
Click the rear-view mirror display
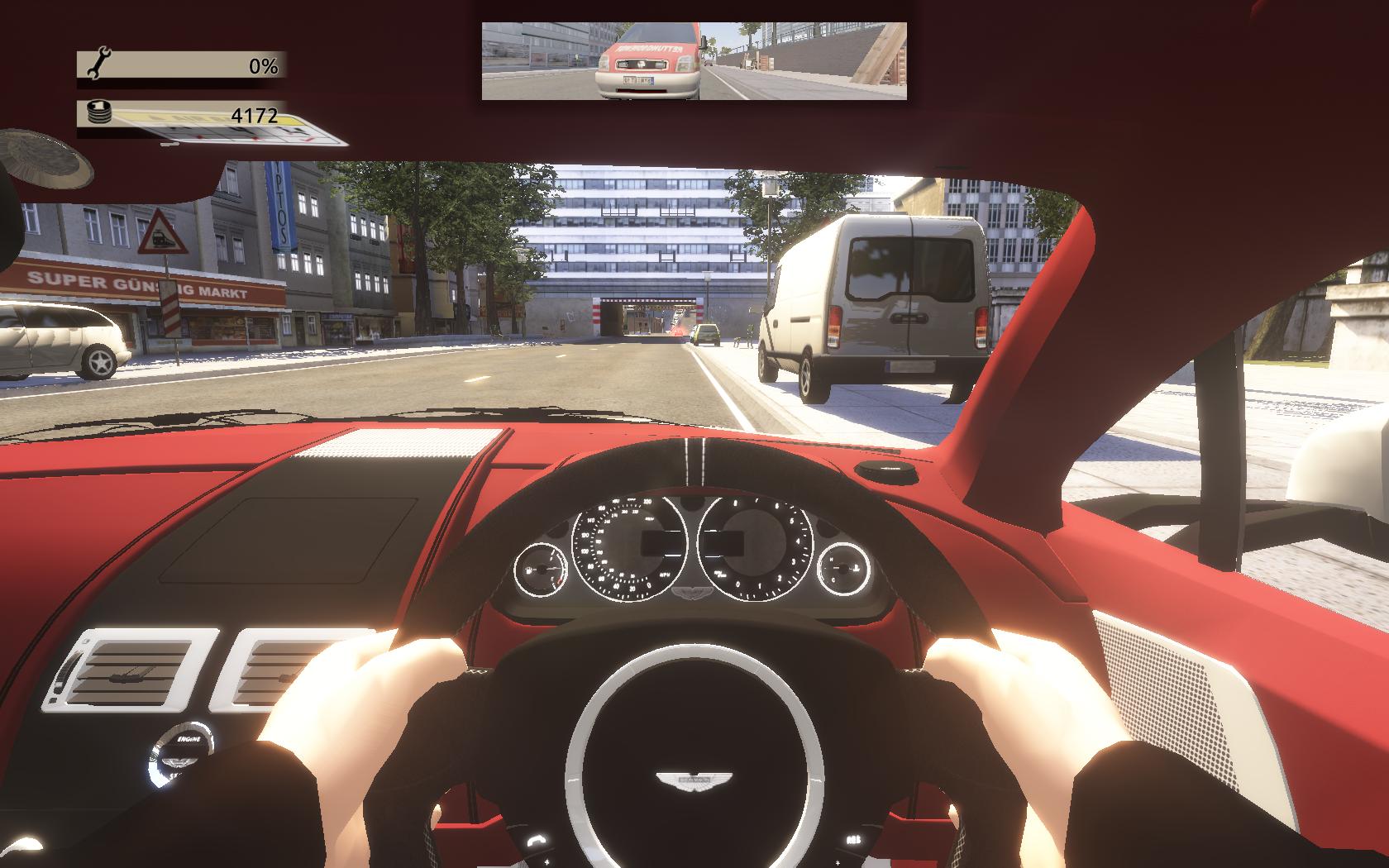pos(694,61)
